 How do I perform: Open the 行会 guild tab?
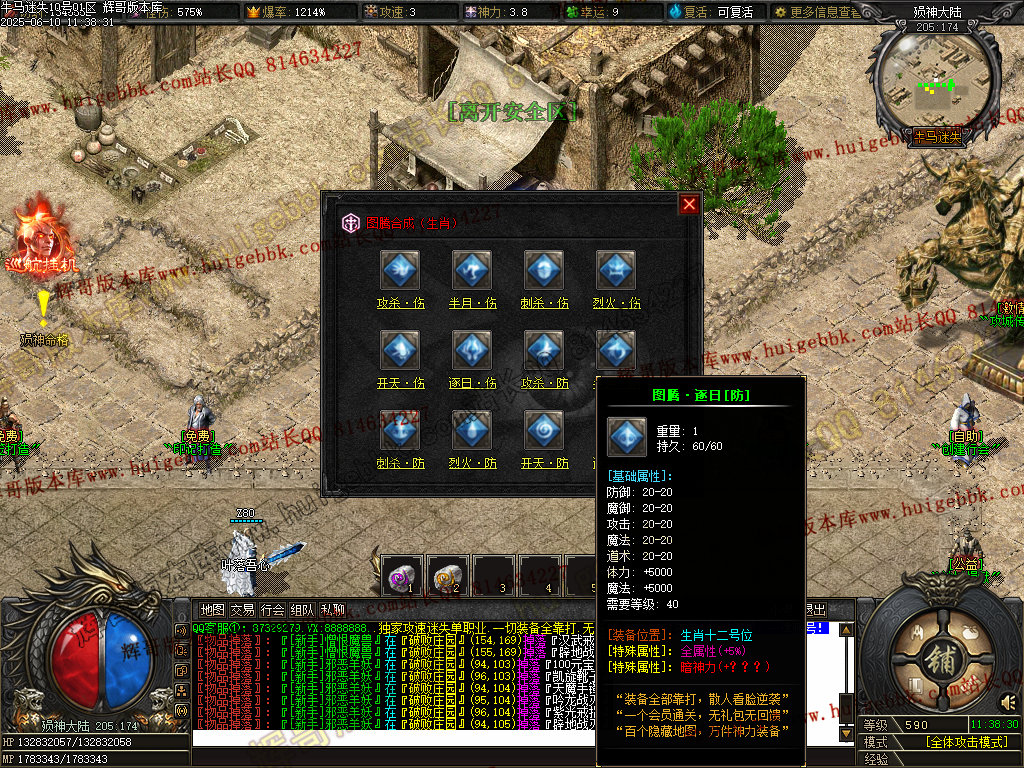tap(272, 609)
